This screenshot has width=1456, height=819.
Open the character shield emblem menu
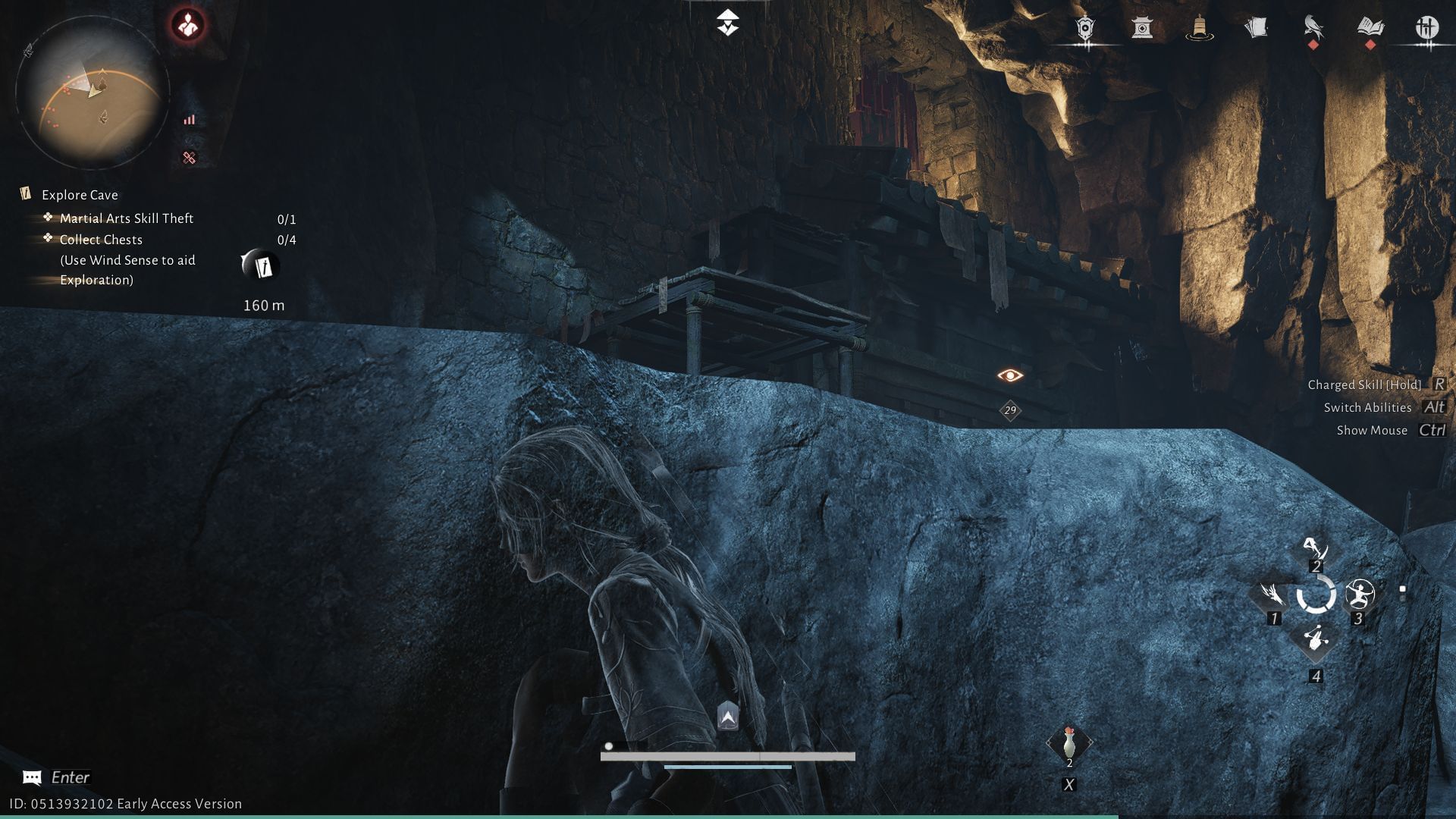coord(1084,28)
